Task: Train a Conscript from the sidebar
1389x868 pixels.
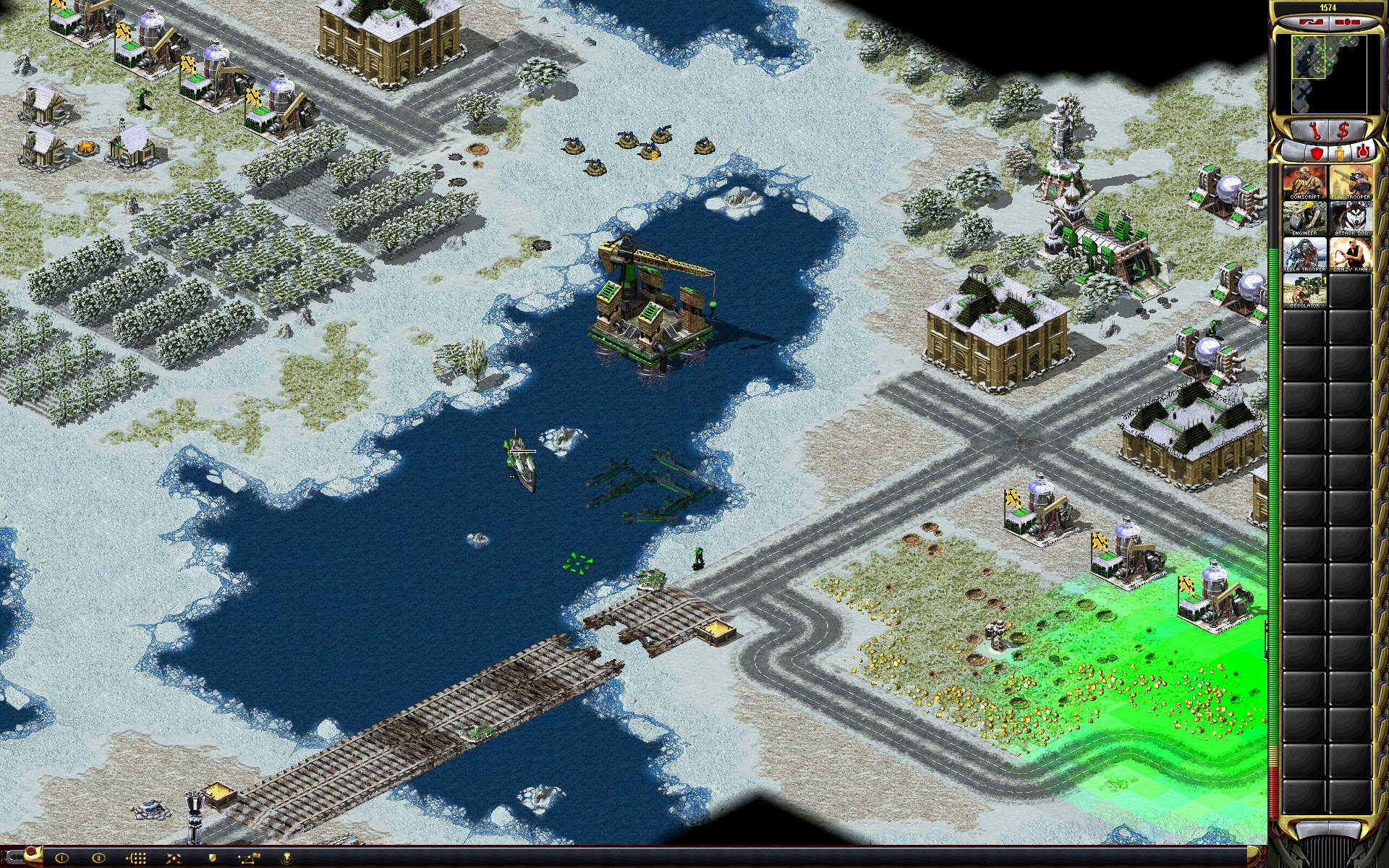Action: pyautogui.click(x=1304, y=183)
